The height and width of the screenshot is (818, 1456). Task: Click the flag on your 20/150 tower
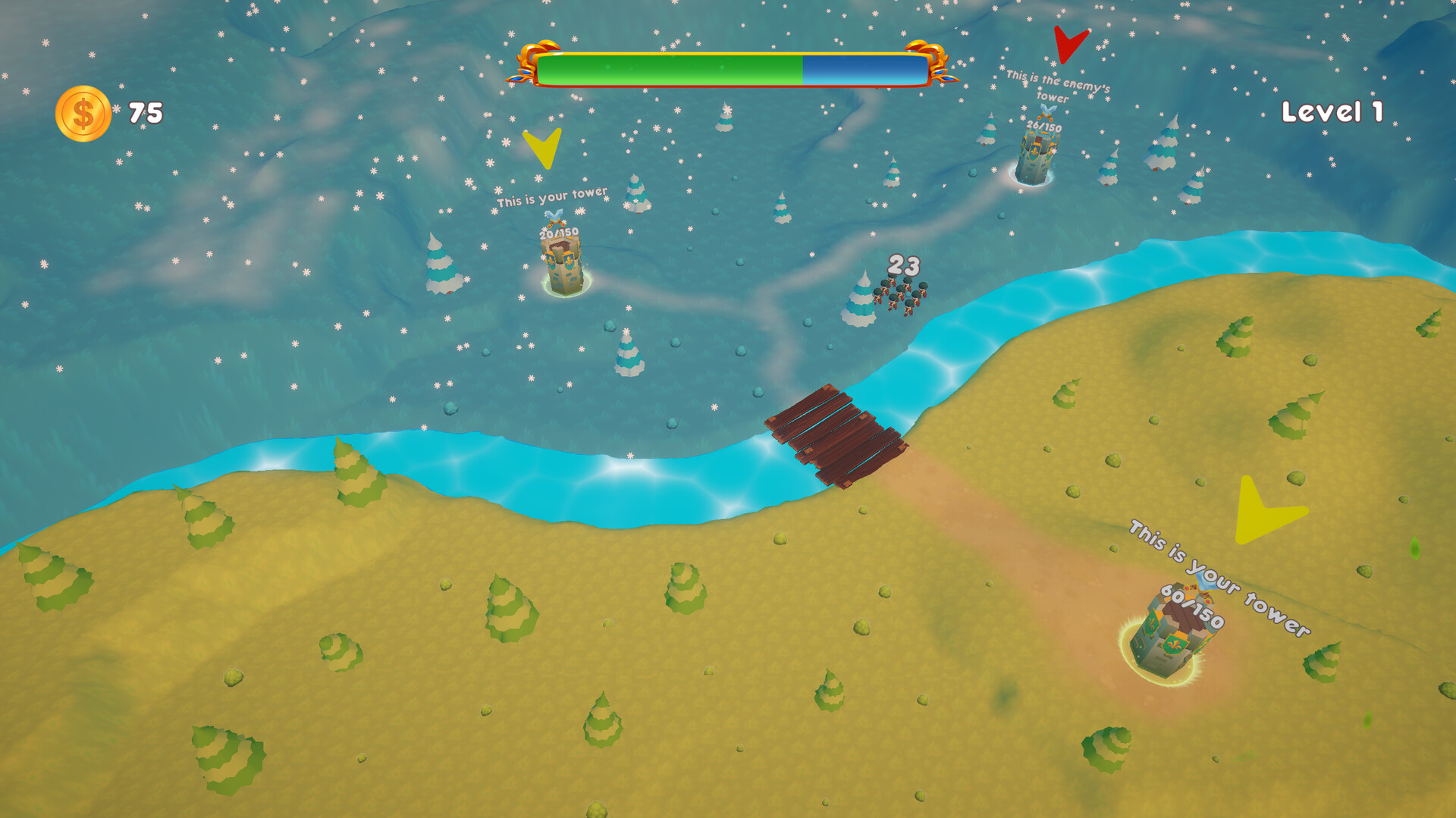click(x=556, y=216)
